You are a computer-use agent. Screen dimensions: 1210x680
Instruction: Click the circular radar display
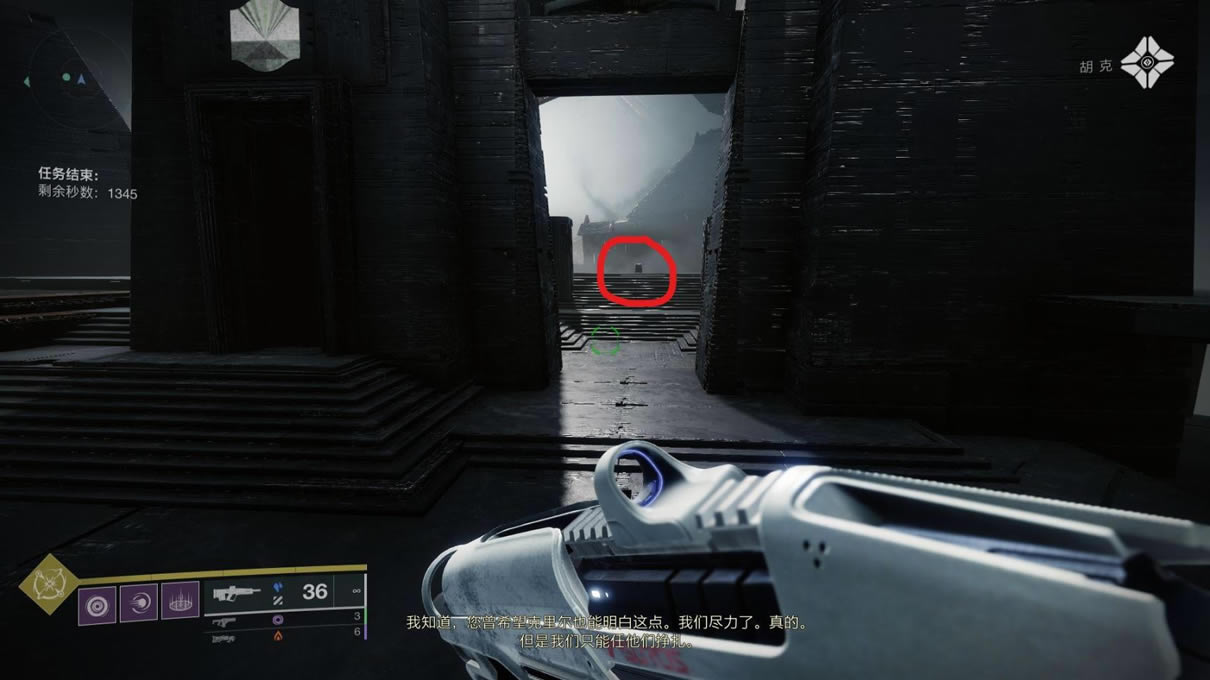coord(70,78)
